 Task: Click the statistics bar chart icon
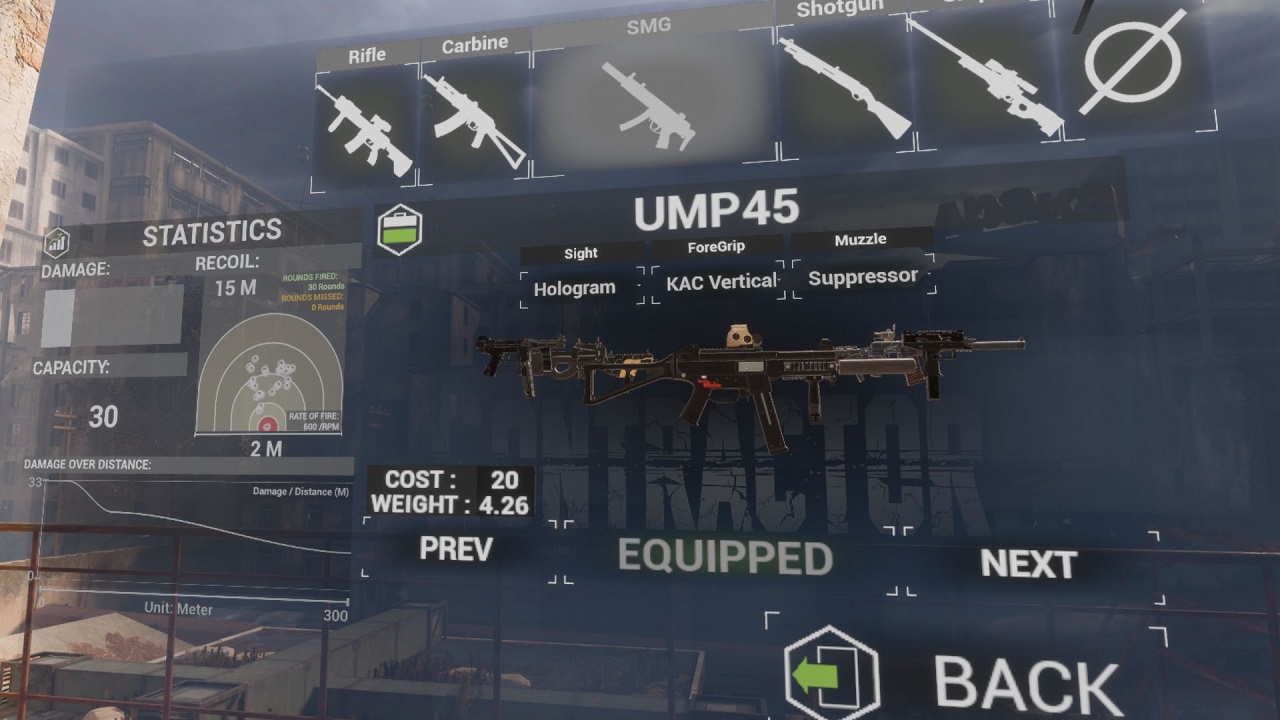[56, 242]
